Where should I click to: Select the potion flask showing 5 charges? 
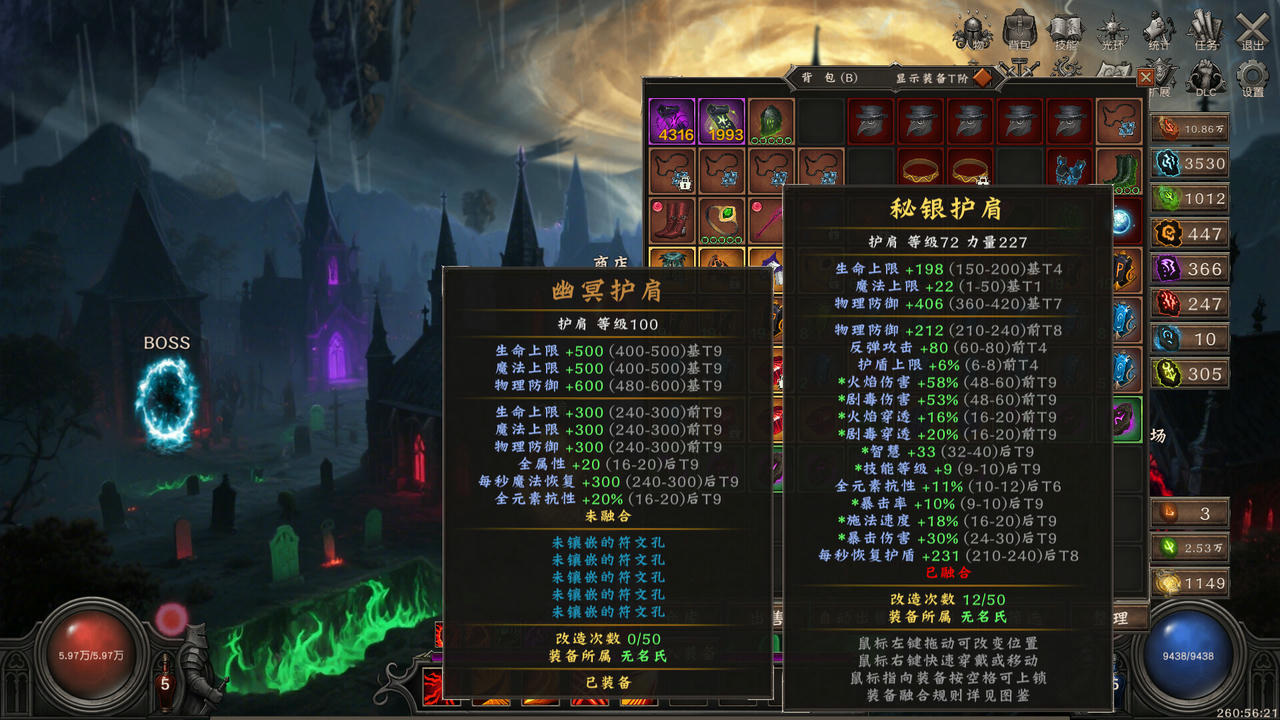coord(165,684)
